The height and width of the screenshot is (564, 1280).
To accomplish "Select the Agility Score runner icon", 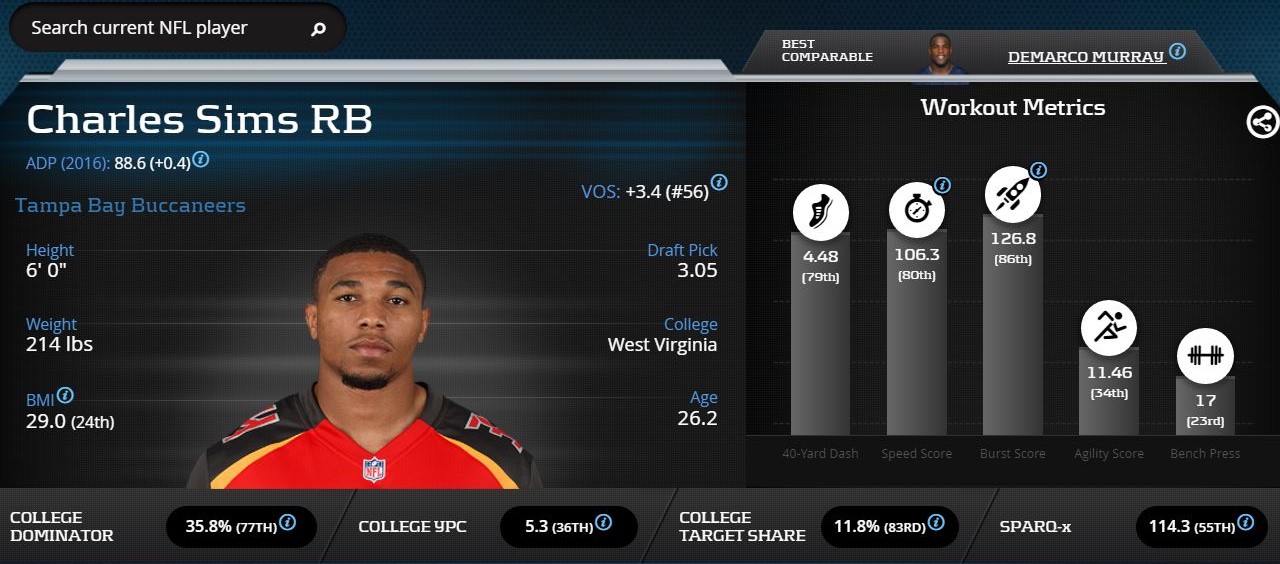I will coord(1108,327).
